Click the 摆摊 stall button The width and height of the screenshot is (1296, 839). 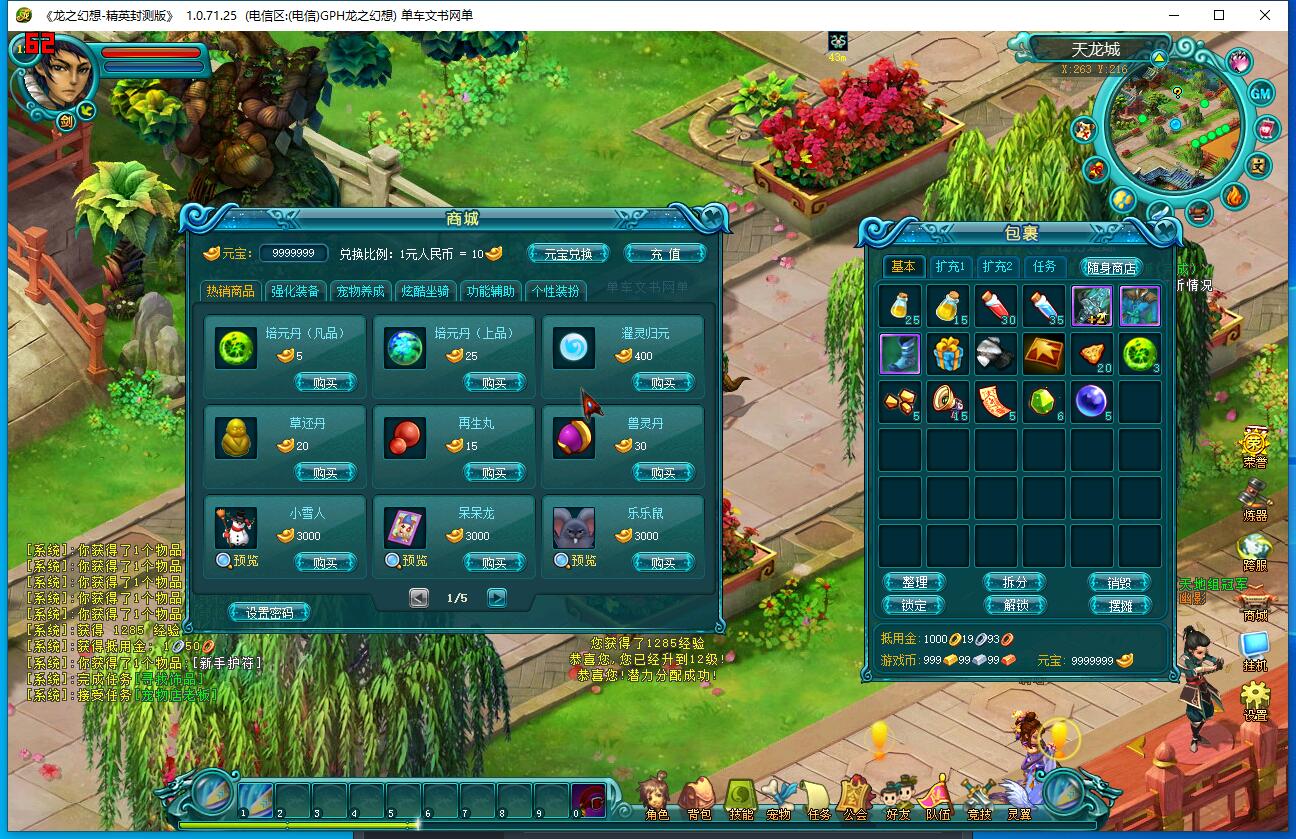(1119, 606)
